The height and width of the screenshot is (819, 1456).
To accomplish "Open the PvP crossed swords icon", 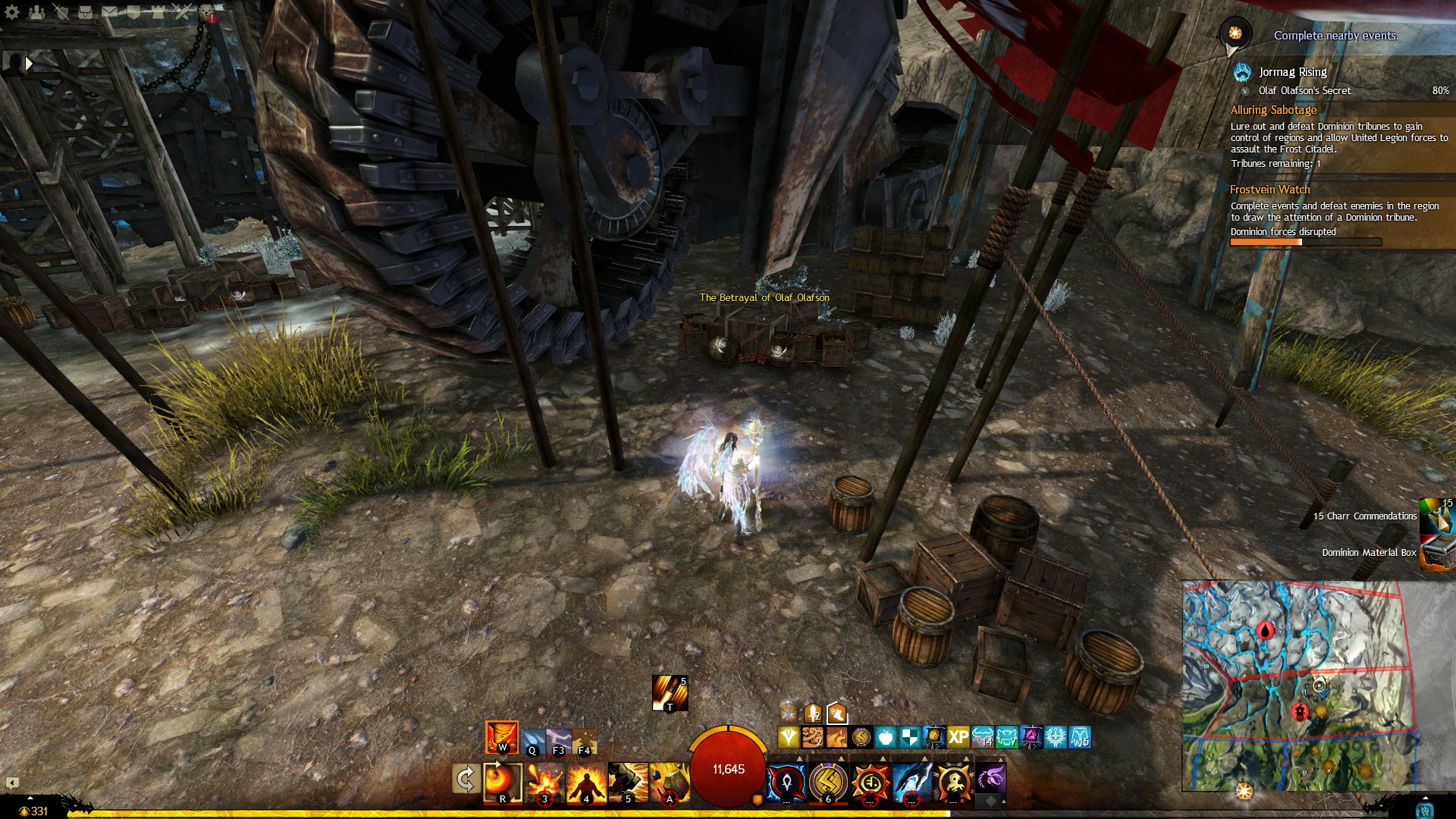I will [182, 12].
